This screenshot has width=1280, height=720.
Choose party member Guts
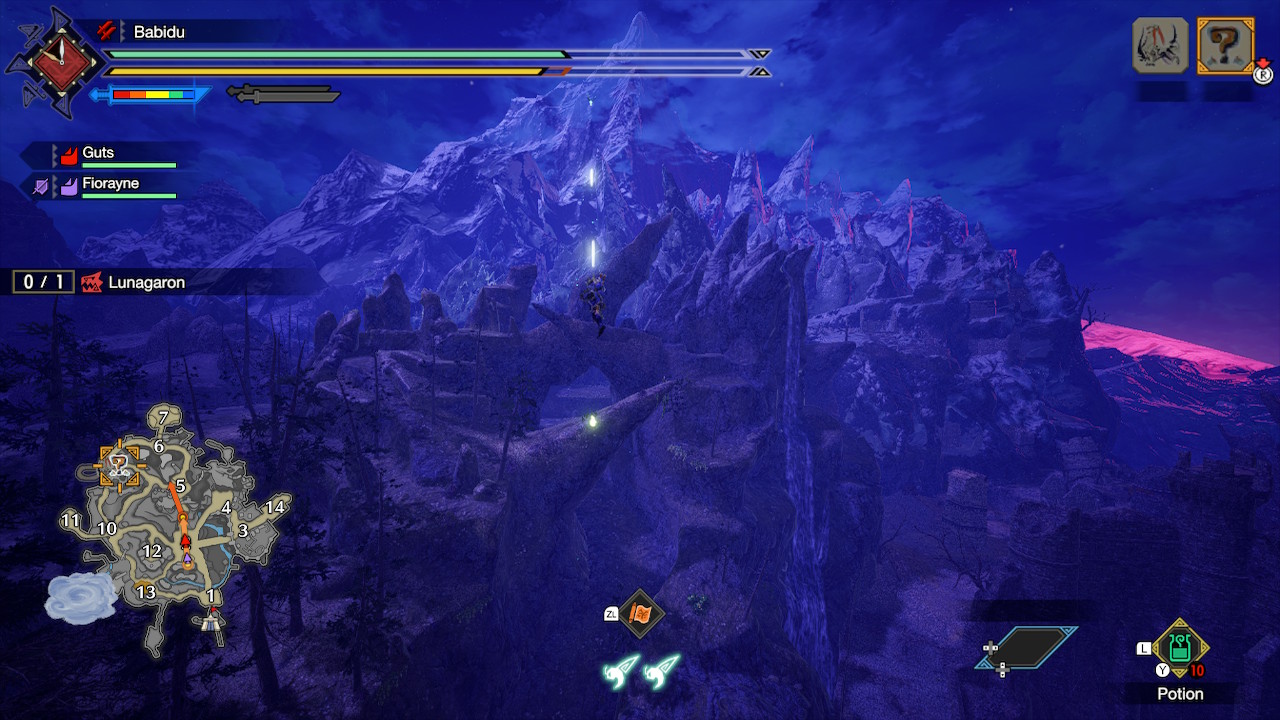(x=98, y=153)
